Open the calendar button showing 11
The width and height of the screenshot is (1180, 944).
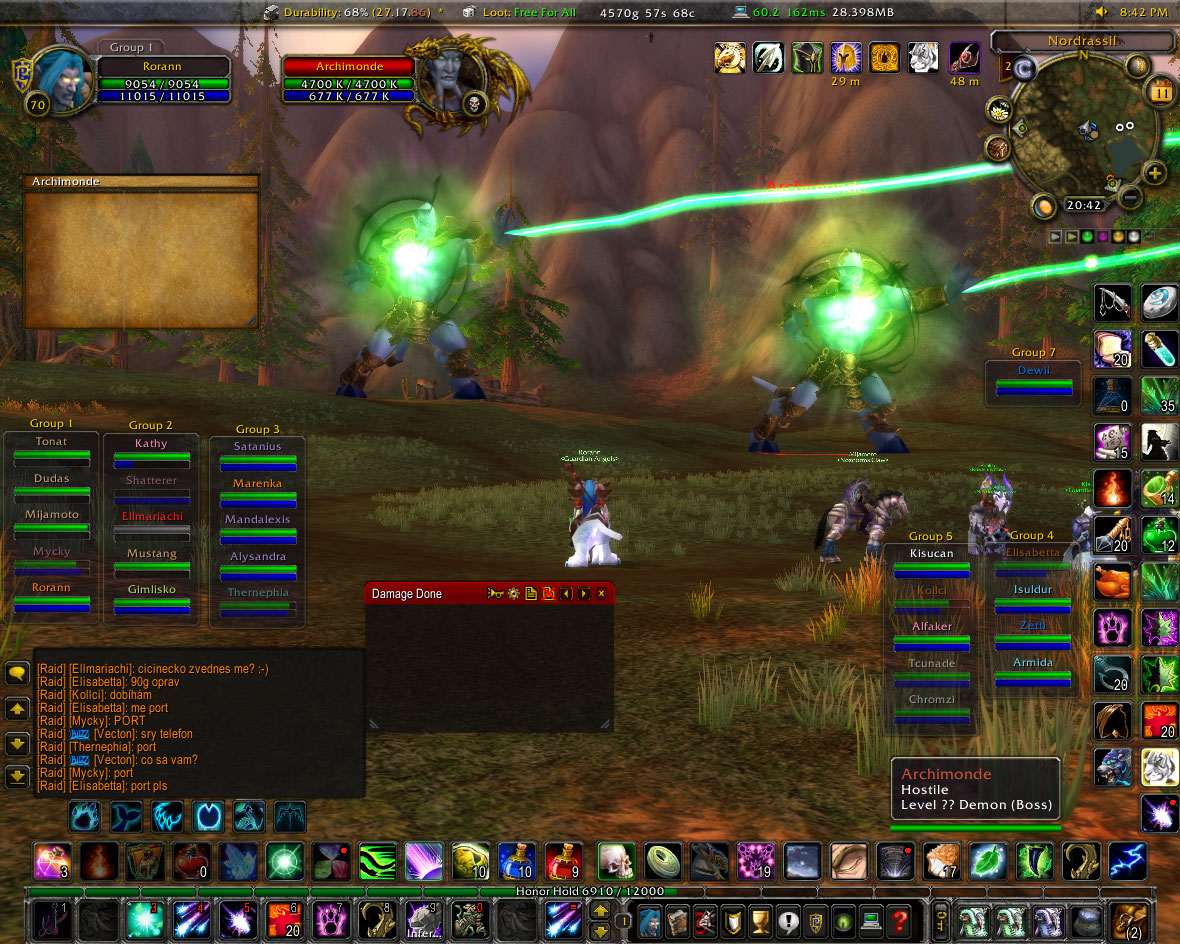pos(1161,92)
